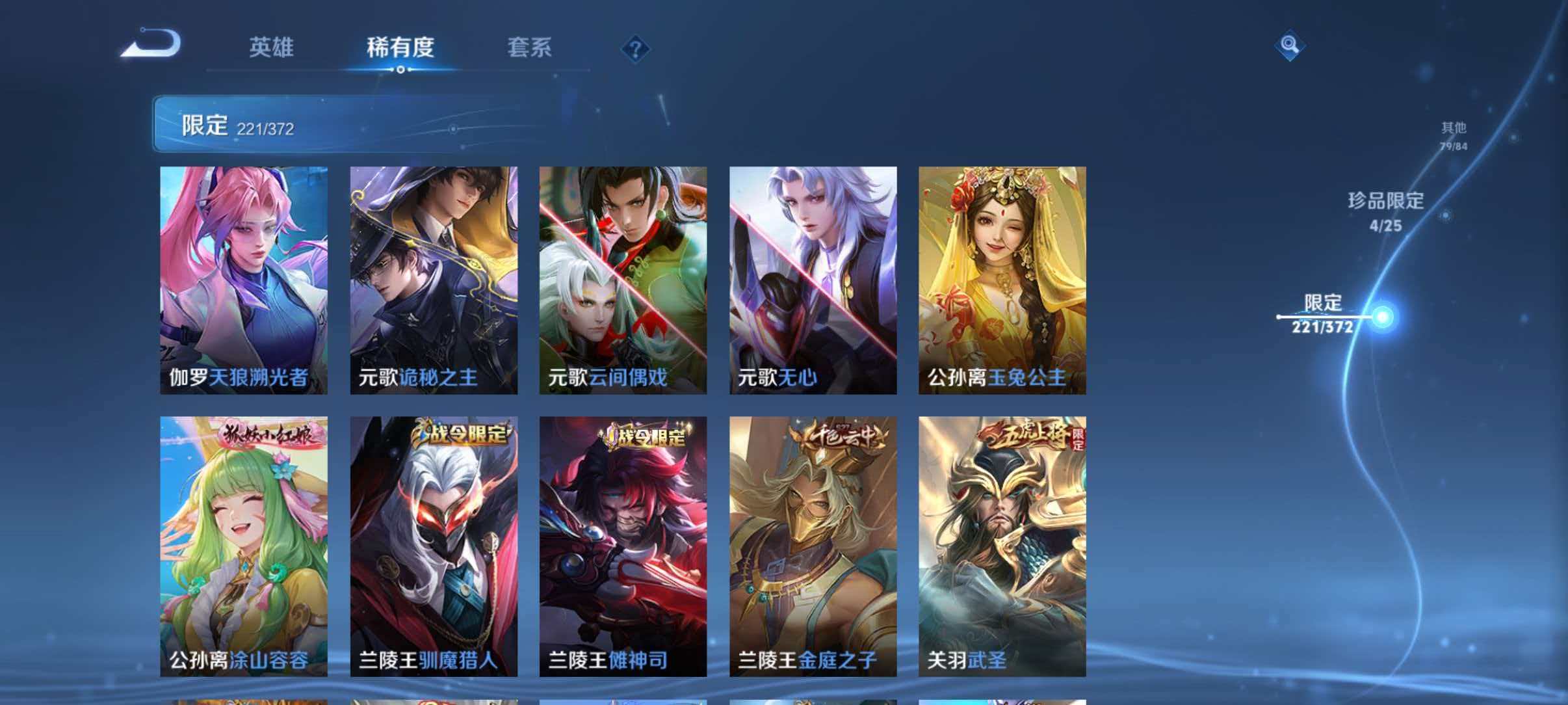This screenshot has width=1568, height=705.
Task: Open help via the question mark icon
Action: coord(637,49)
